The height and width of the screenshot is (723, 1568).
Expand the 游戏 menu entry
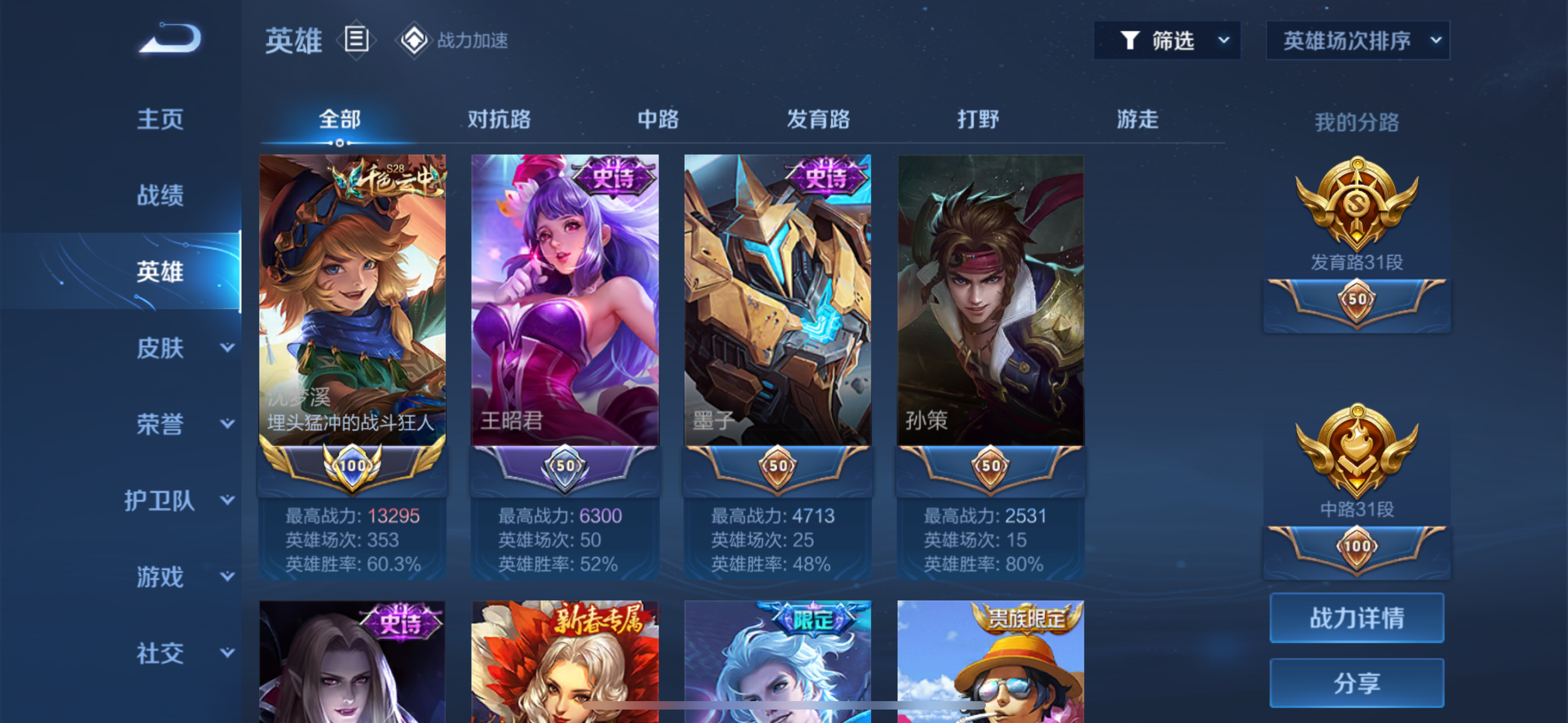183,577
